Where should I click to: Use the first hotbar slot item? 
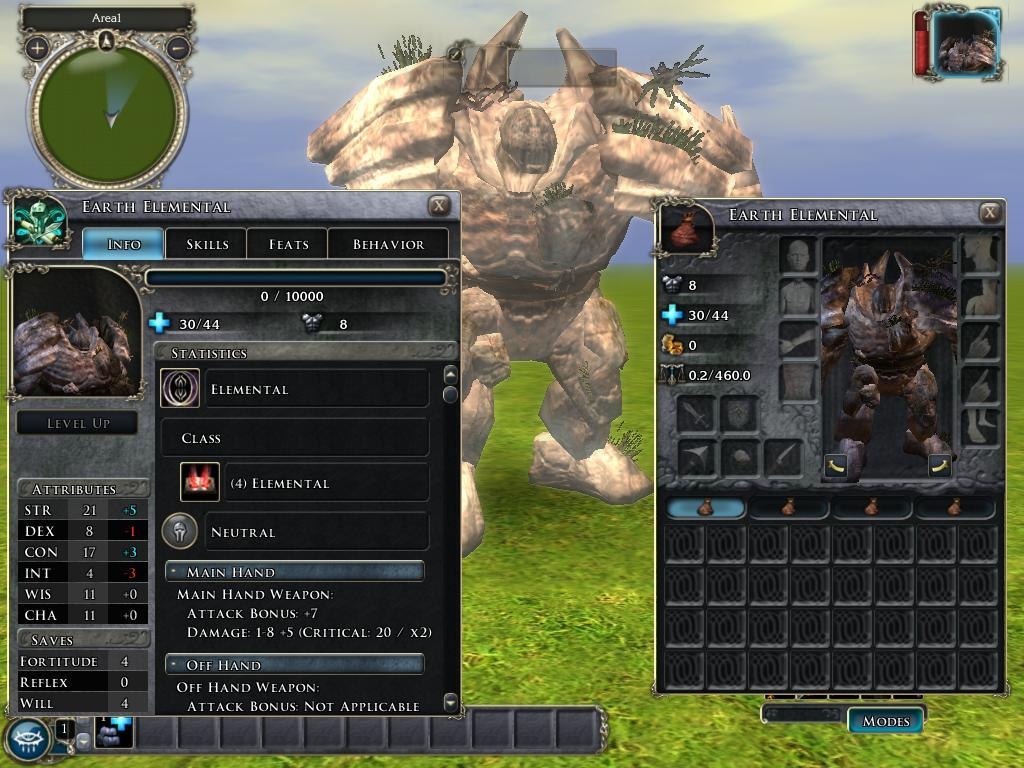(x=113, y=734)
